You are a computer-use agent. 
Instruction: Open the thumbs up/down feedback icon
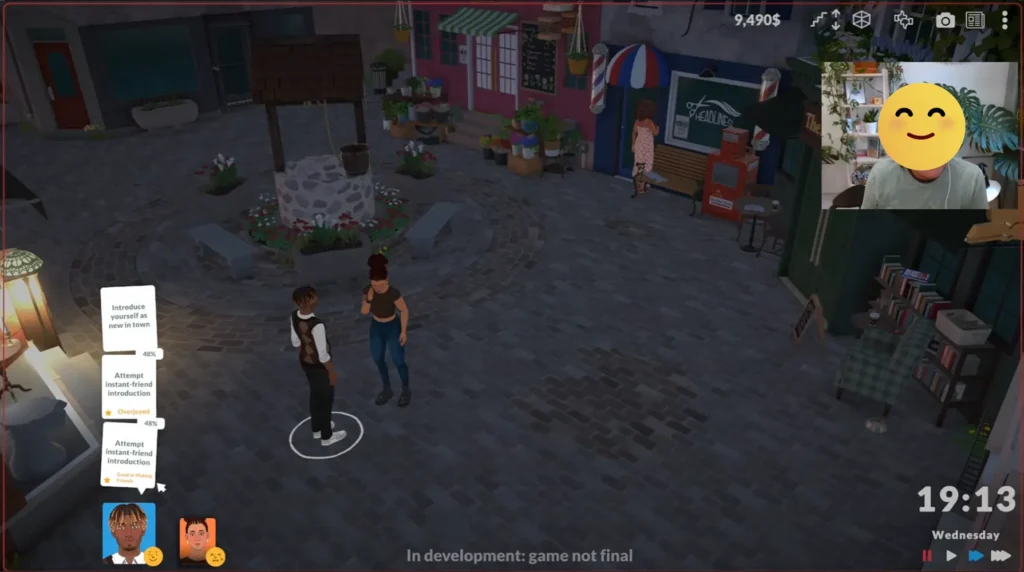pyautogui.click(x=904, y=19)
